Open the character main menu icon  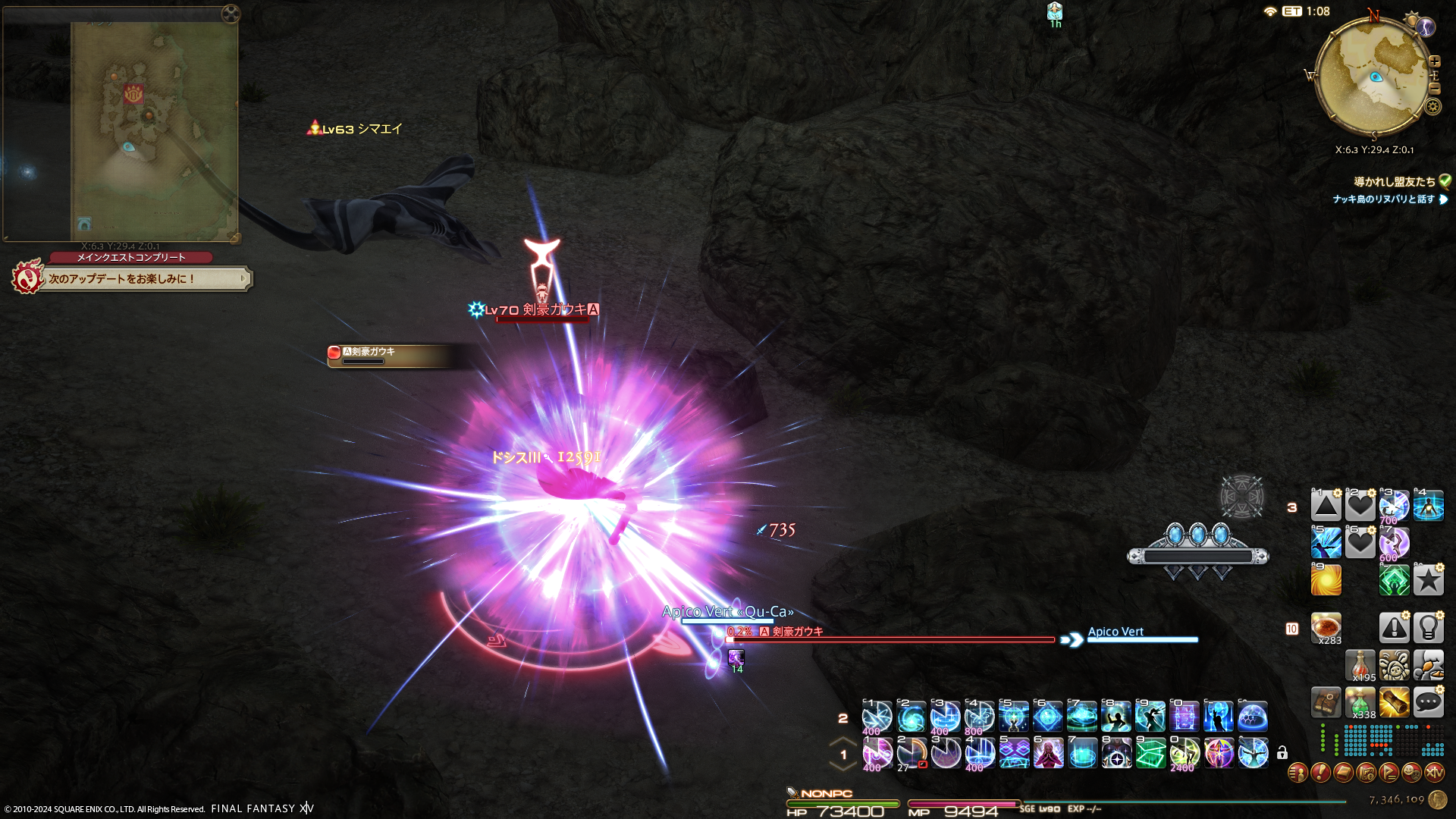[x=1298, y=773]
